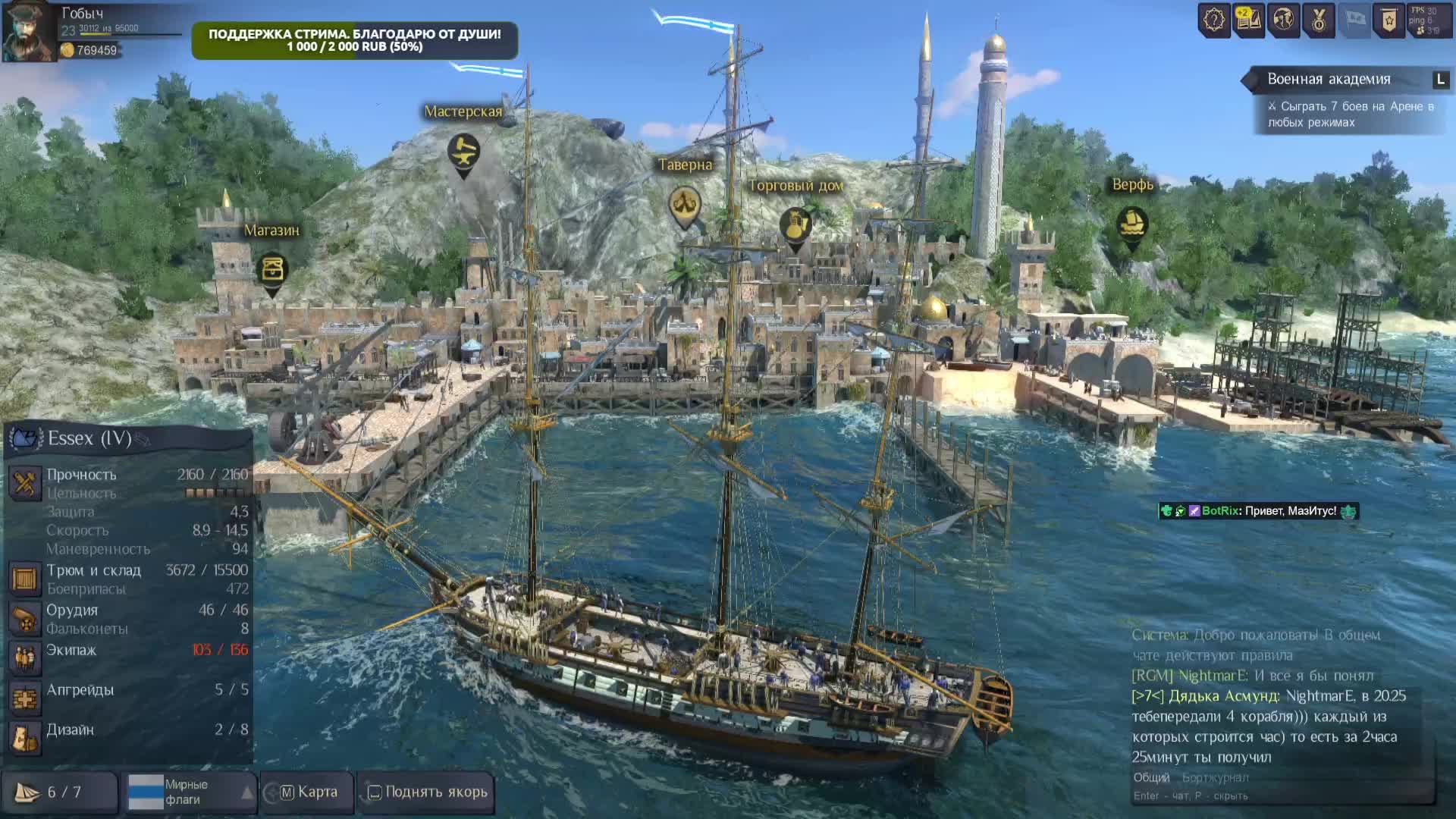Open the Дизайн ship design row
Screen dimensions: 1456x819
pos(129,730)
